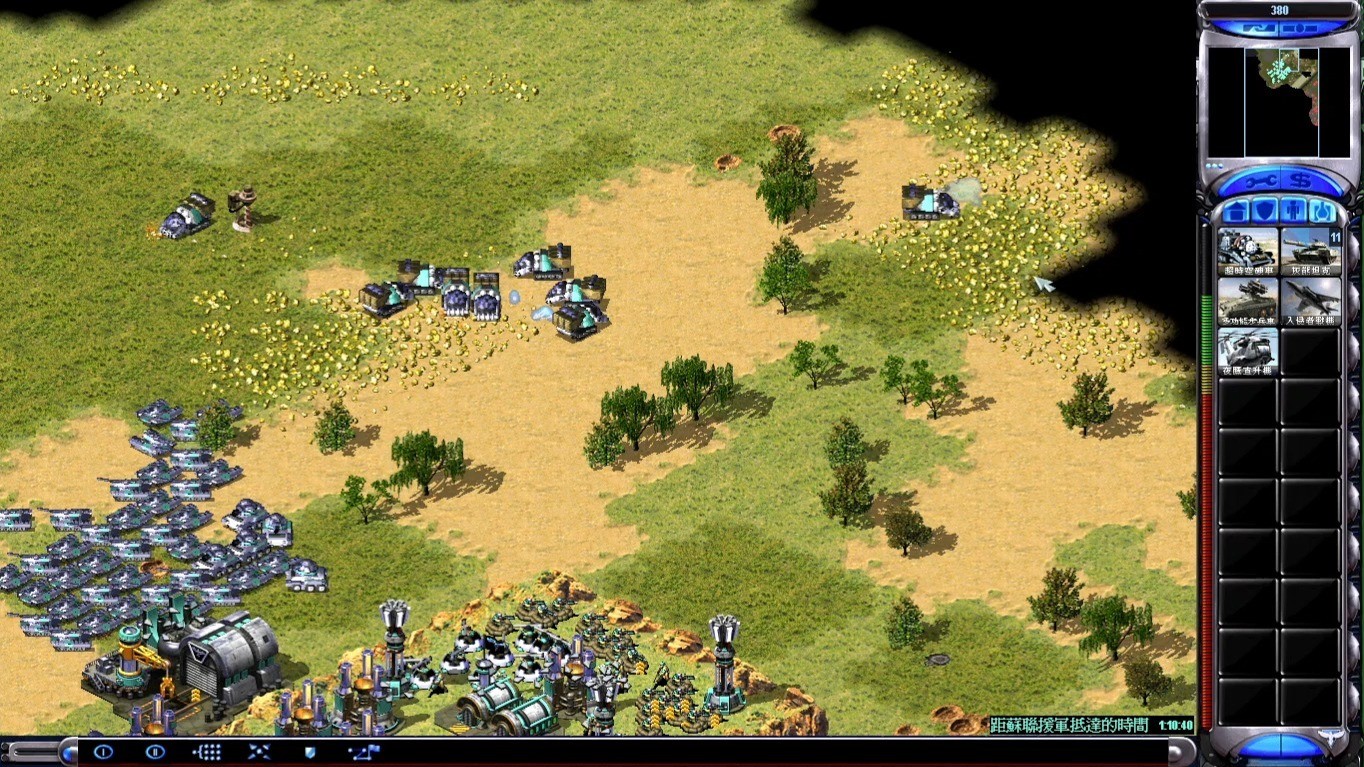The height and width of the screenshot is (767, 1364).
Task: Switch to the structures build tab
Action: (1236, 212)
